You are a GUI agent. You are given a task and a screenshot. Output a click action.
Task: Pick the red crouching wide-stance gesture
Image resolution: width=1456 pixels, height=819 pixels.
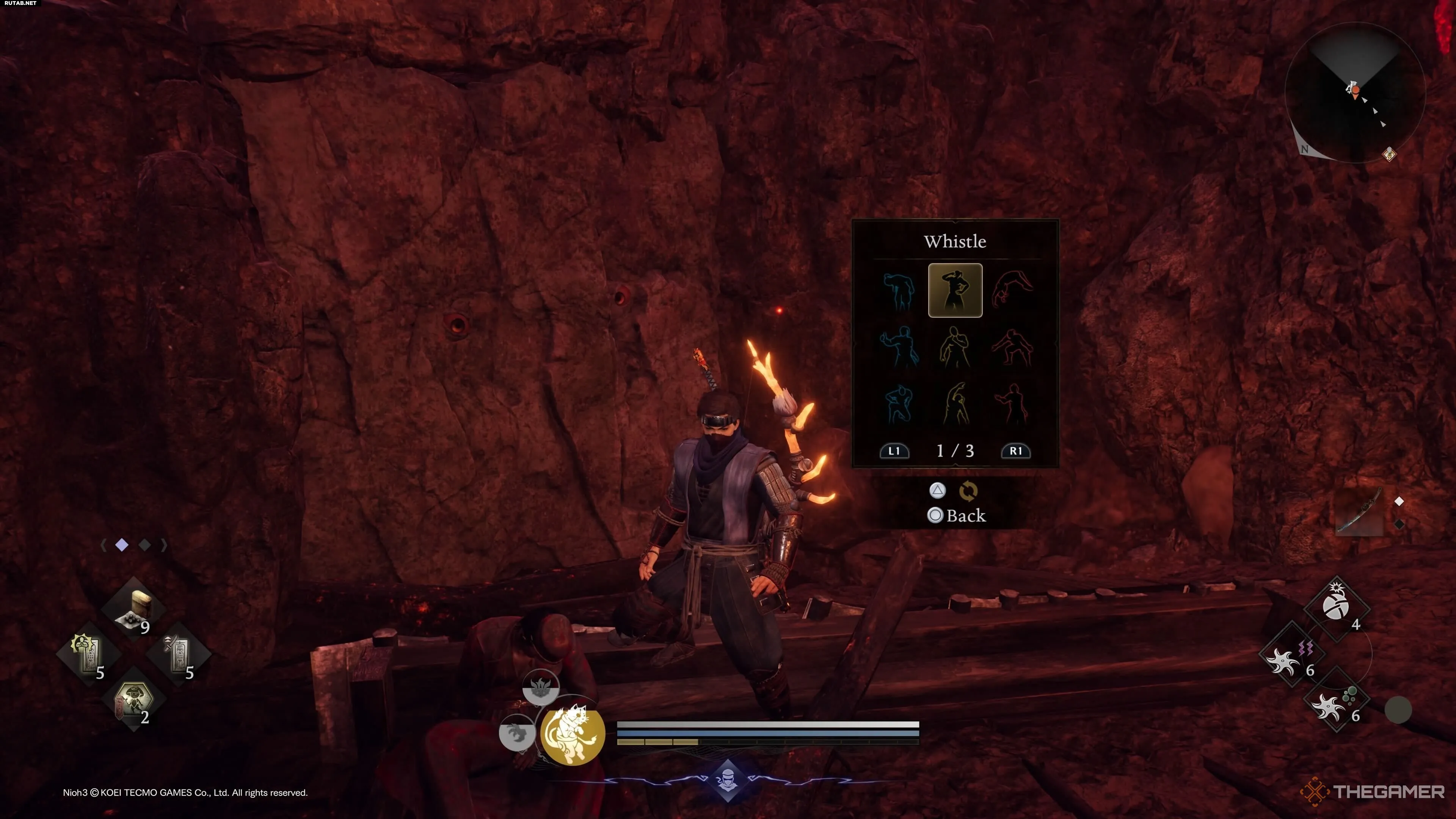point(1013,347)
